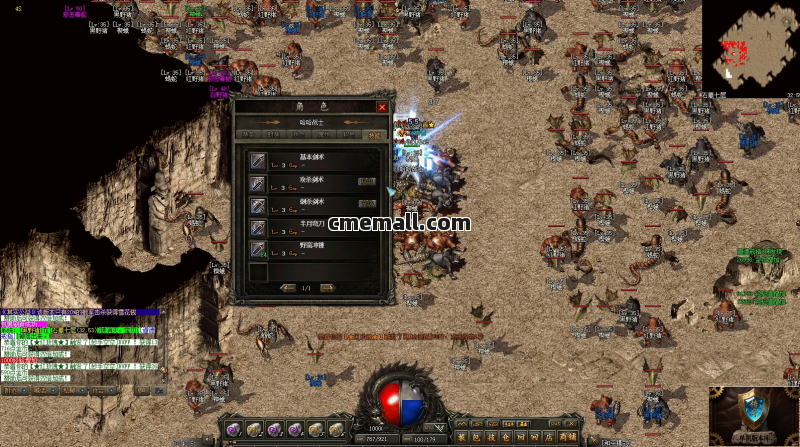Go to previous skill page arrow
The image size is (800, 447).
click(x=288, y=288)
